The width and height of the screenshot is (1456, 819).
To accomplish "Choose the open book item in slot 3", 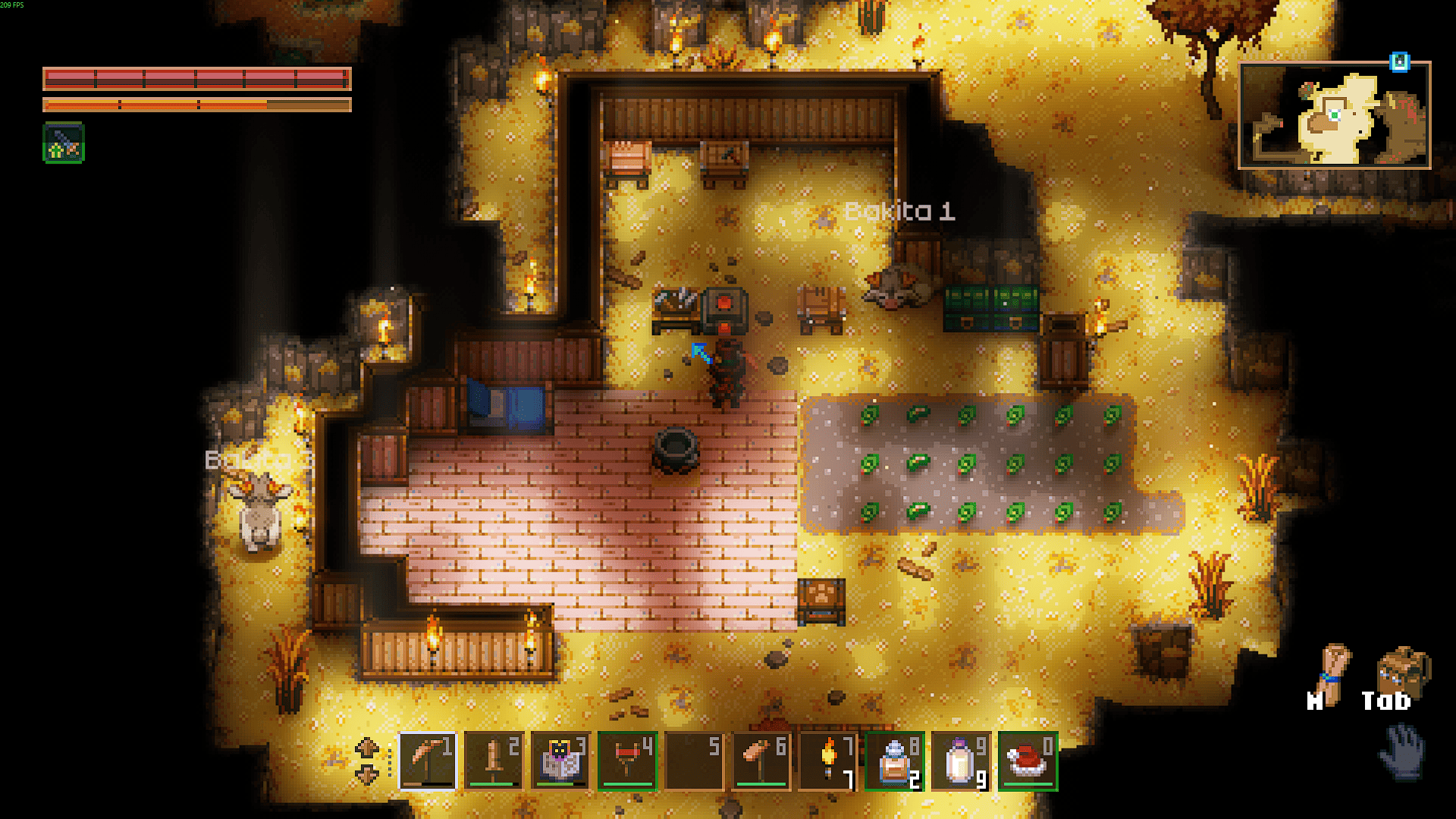I will (560, 761).
